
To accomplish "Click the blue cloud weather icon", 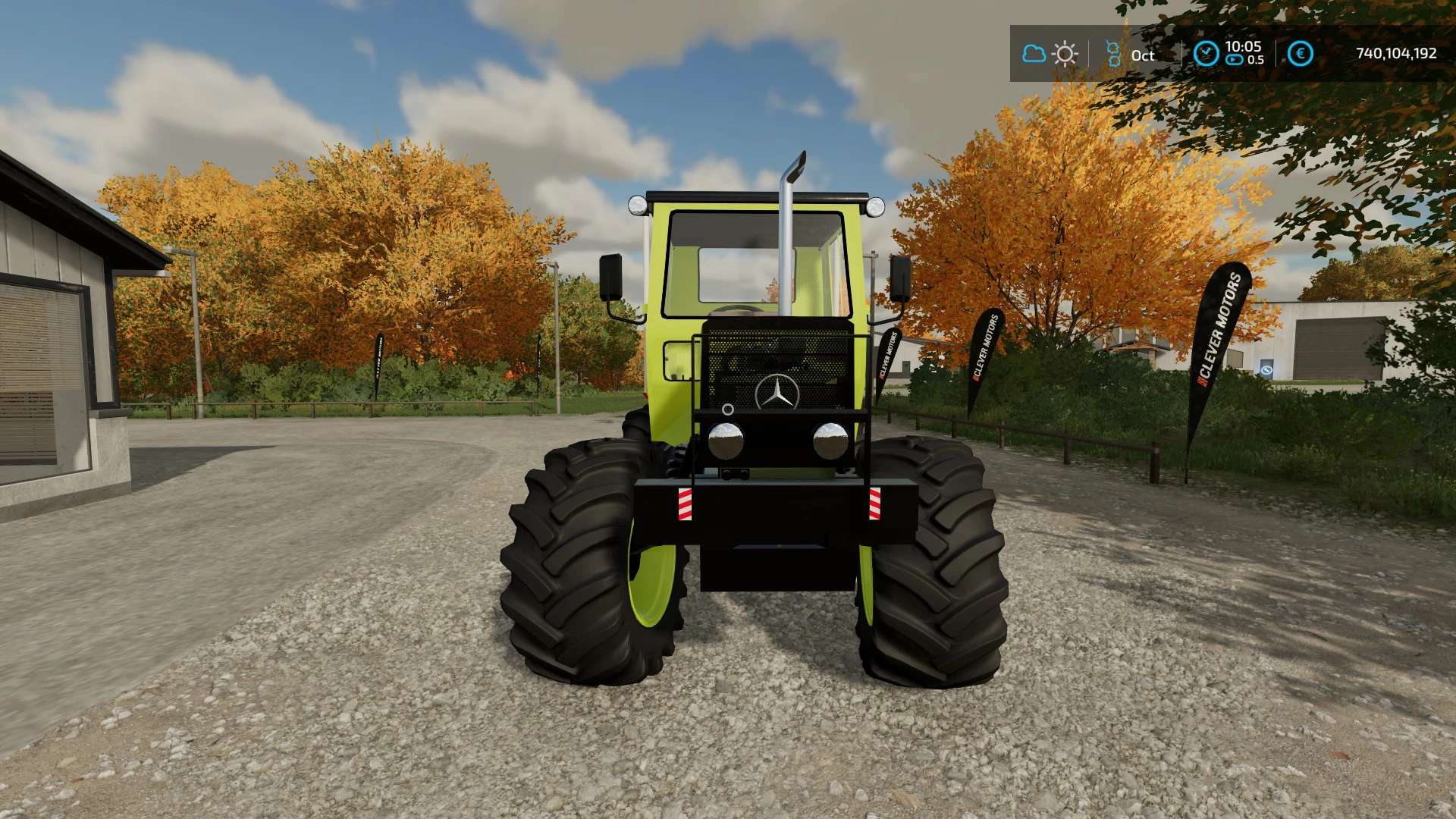I will (x=1034, y=54).
